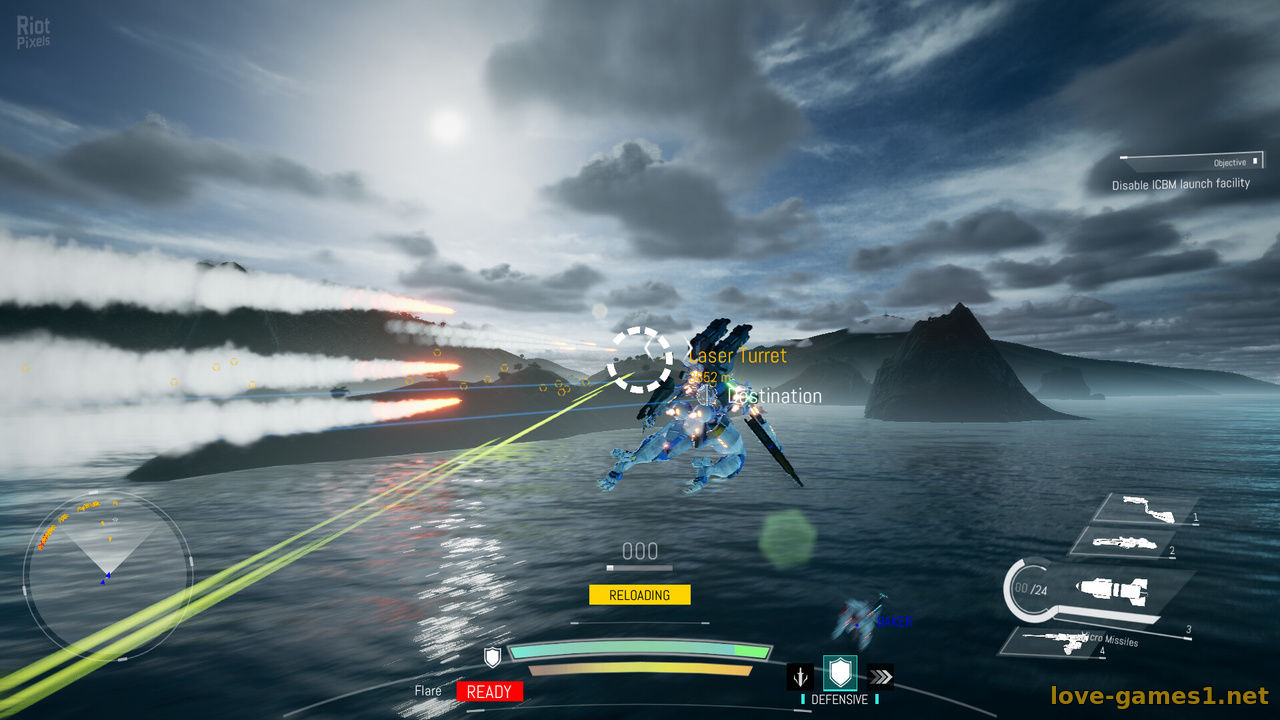
Task: Open the Disable ICBM launch facility objective
Action: [1180, 184]
